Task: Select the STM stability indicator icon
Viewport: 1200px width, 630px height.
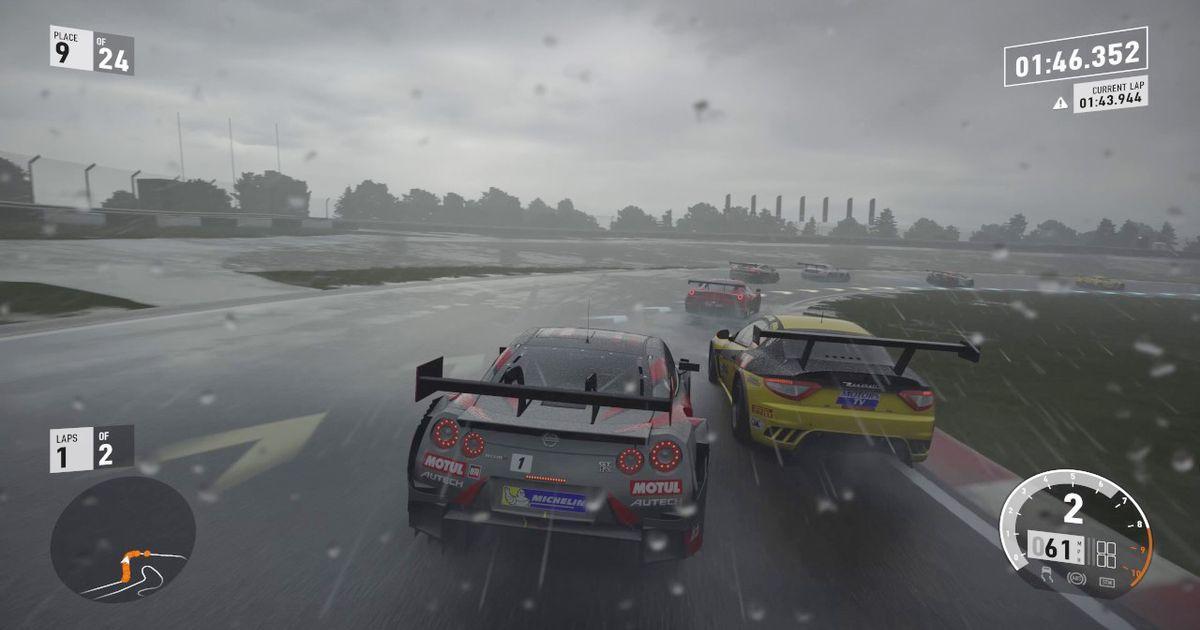Action: click(1106, 581)
